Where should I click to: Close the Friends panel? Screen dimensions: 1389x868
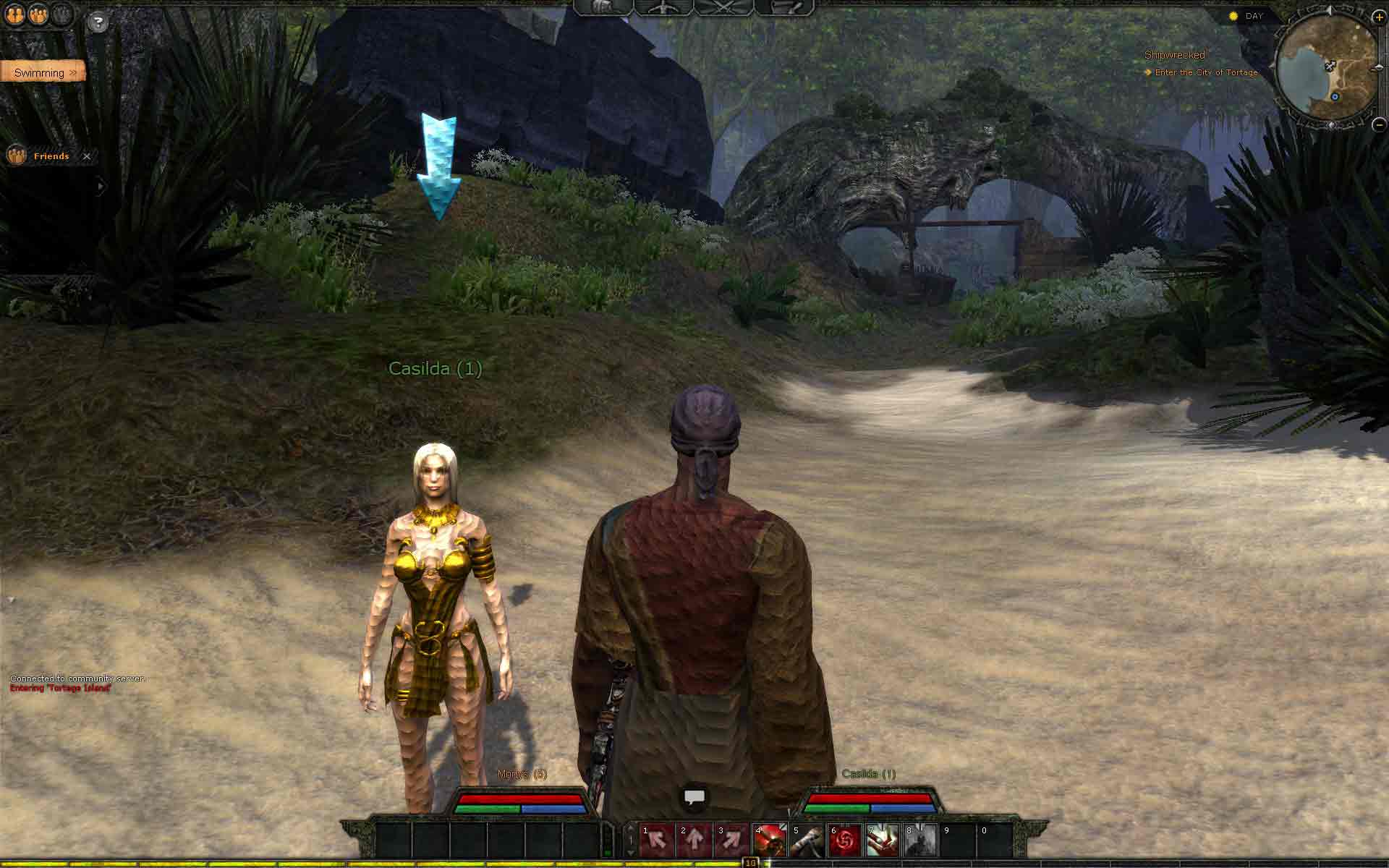87,156
